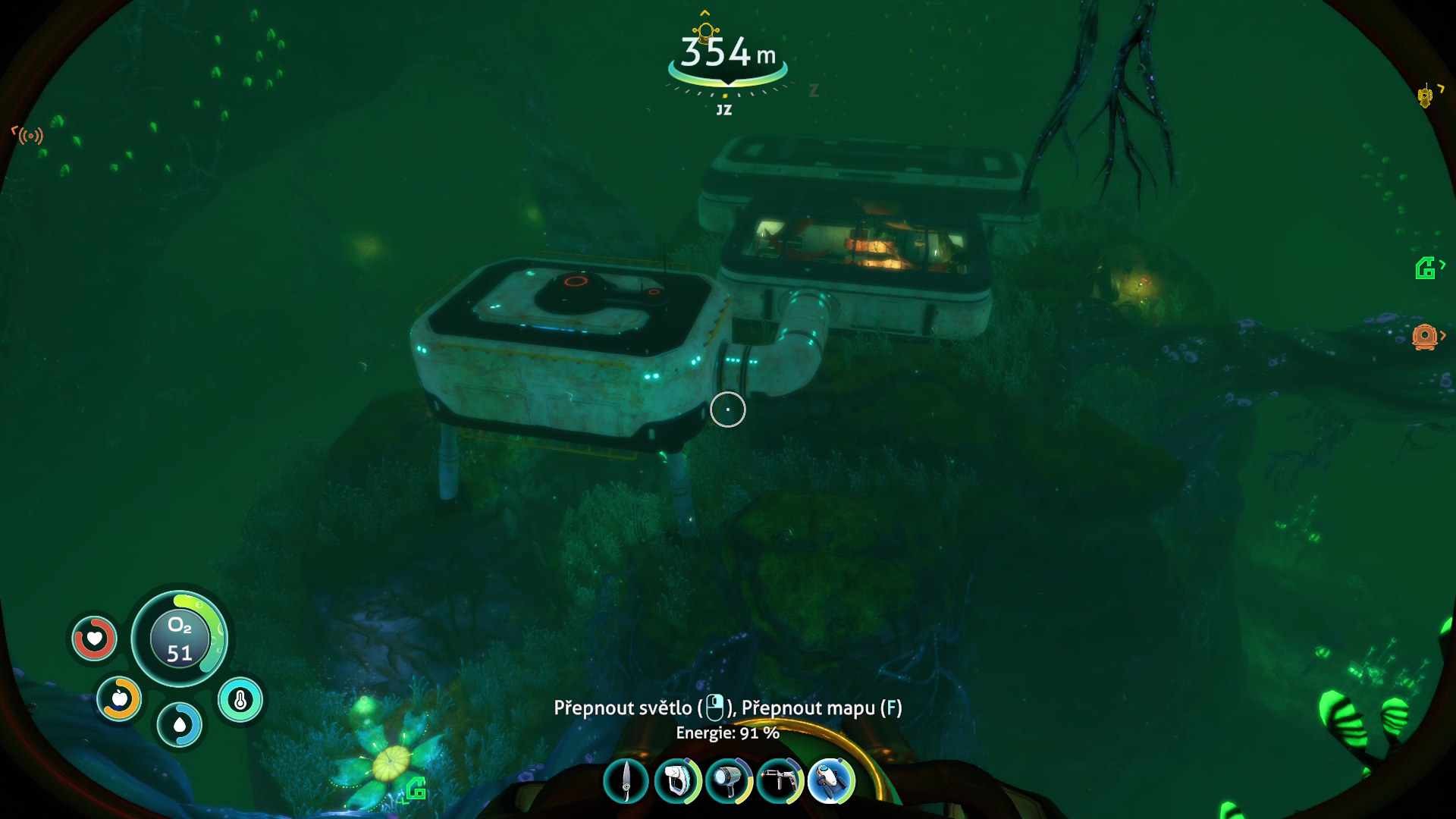
Task: Select the laser cutter tool slot
Action: click(x=780, y=781)
